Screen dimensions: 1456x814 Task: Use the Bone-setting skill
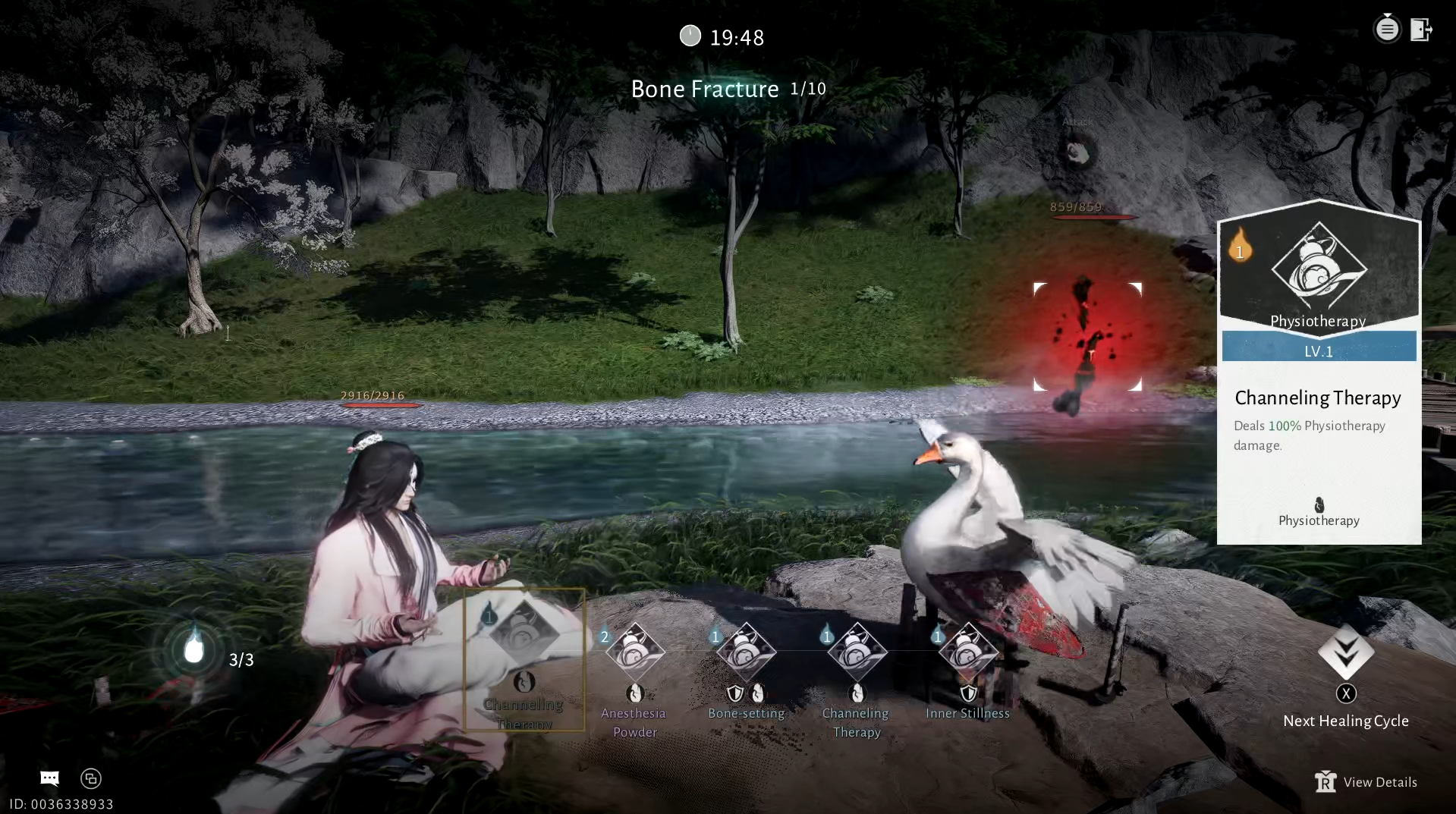[x=746, y=652]
